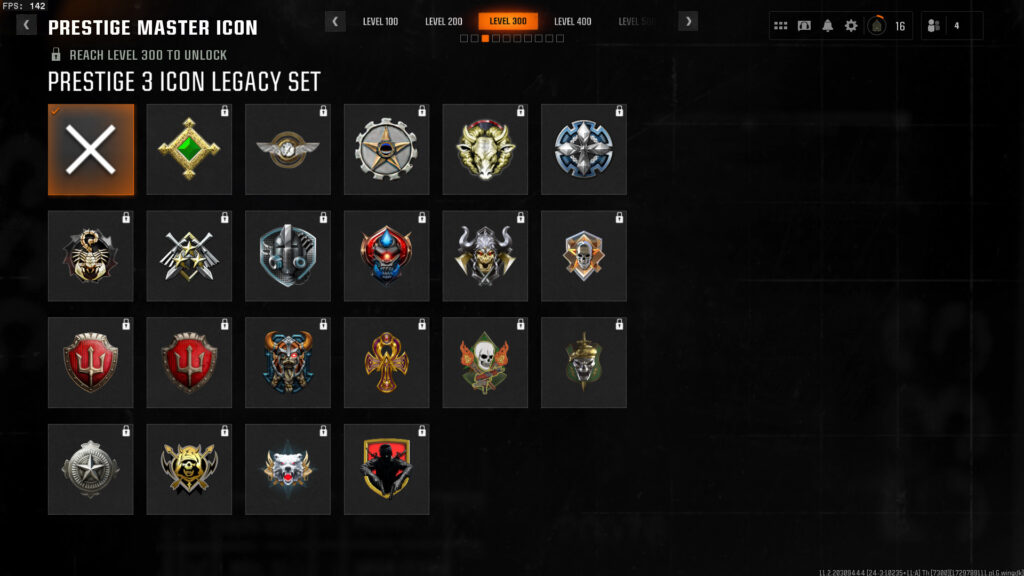Go back using the top-left arrow button

(x=26, y=25)
